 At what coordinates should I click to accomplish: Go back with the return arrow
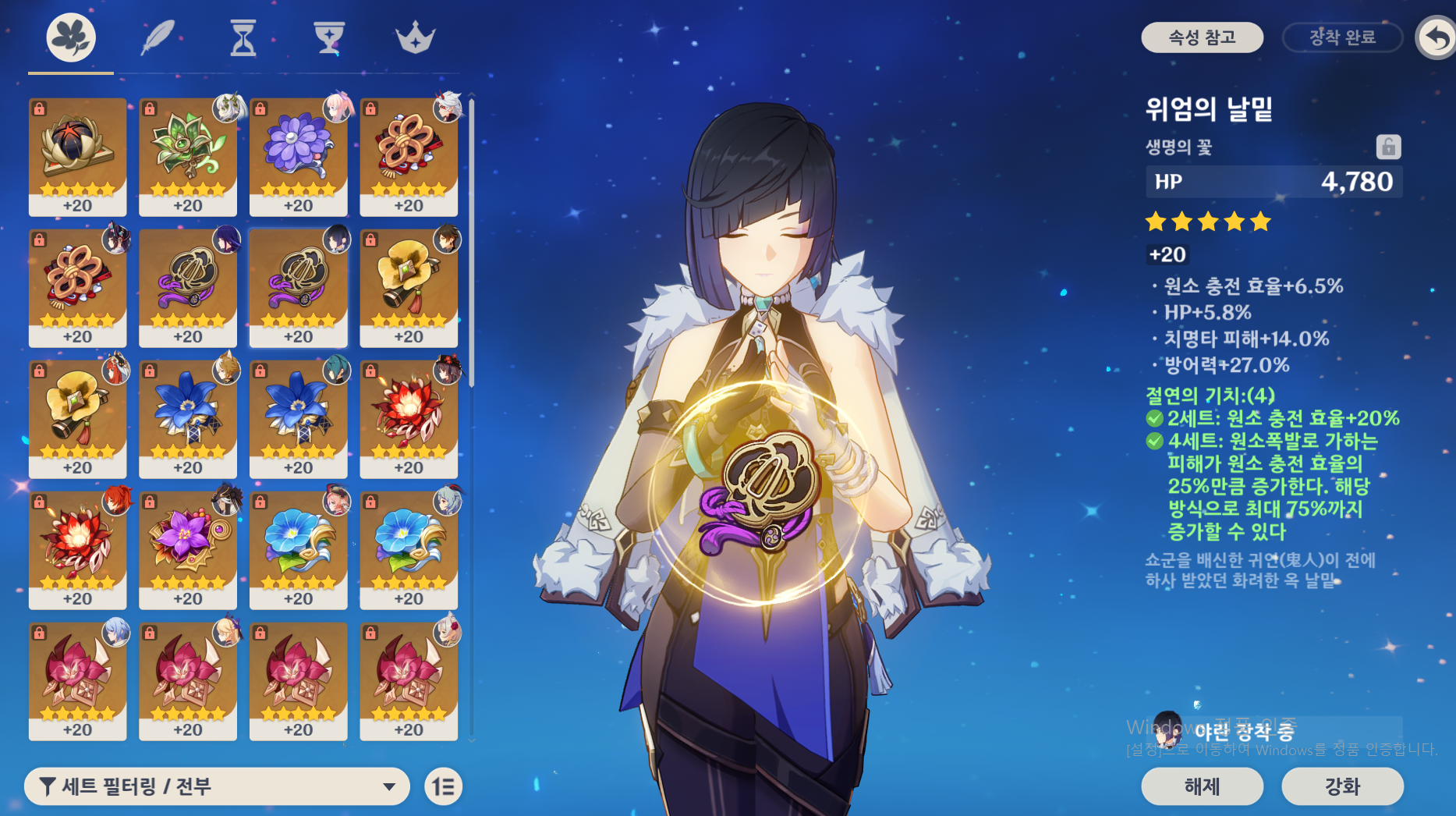tap(1437, 37)
